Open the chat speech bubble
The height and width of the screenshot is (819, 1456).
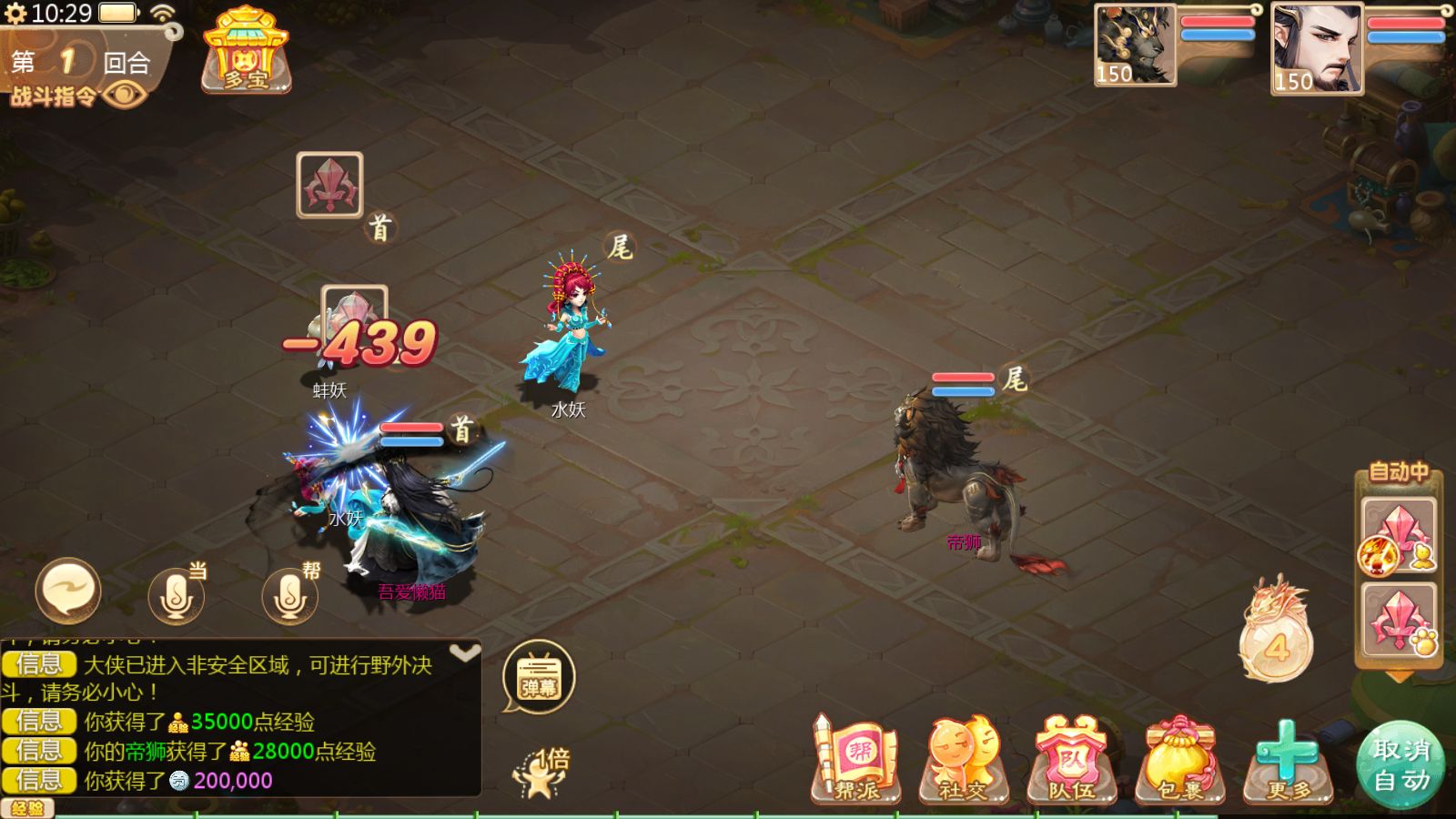tap(68, 591)
